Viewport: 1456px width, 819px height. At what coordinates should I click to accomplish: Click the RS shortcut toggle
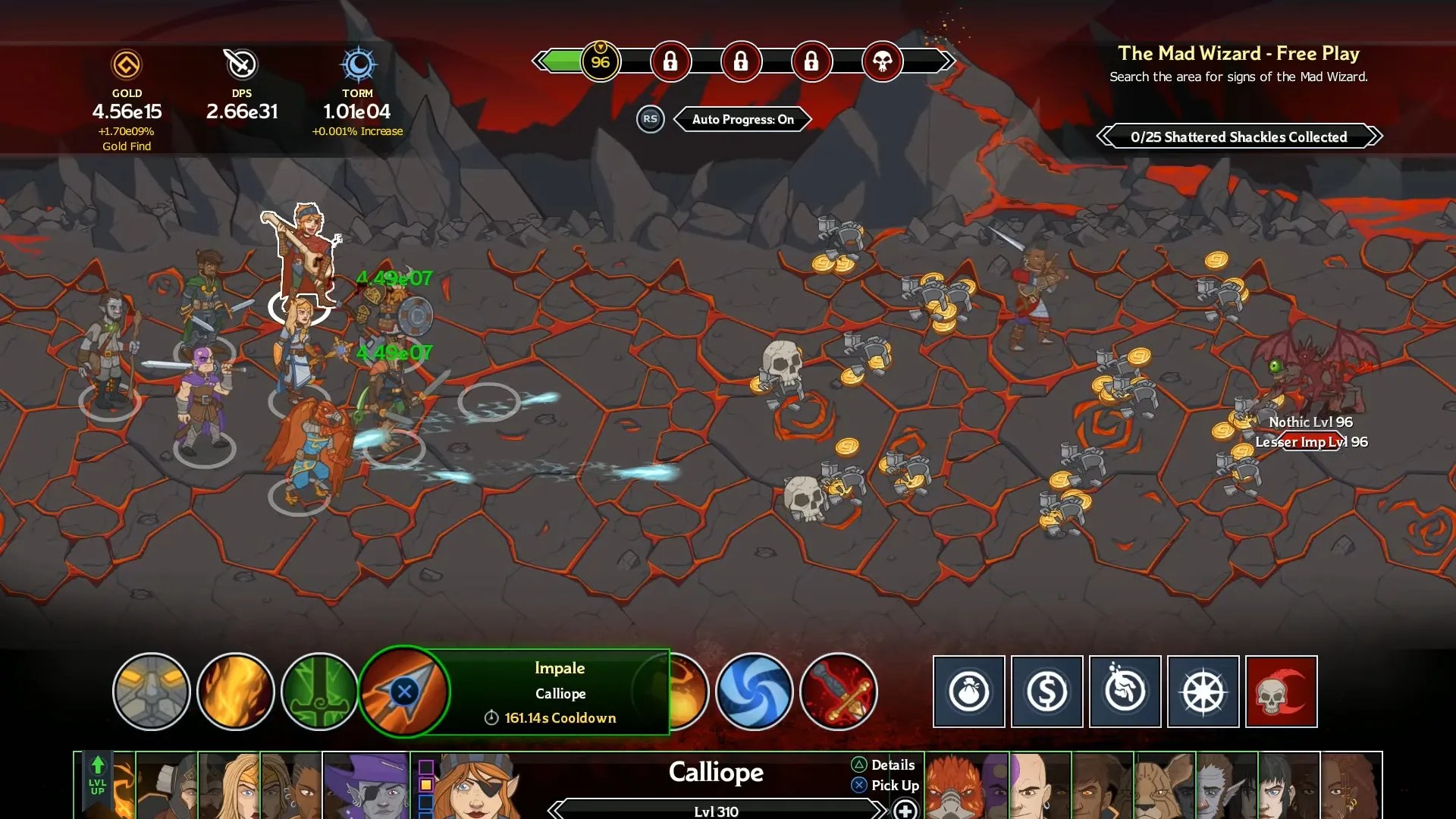pyautogui.click(x=650, y=119)
